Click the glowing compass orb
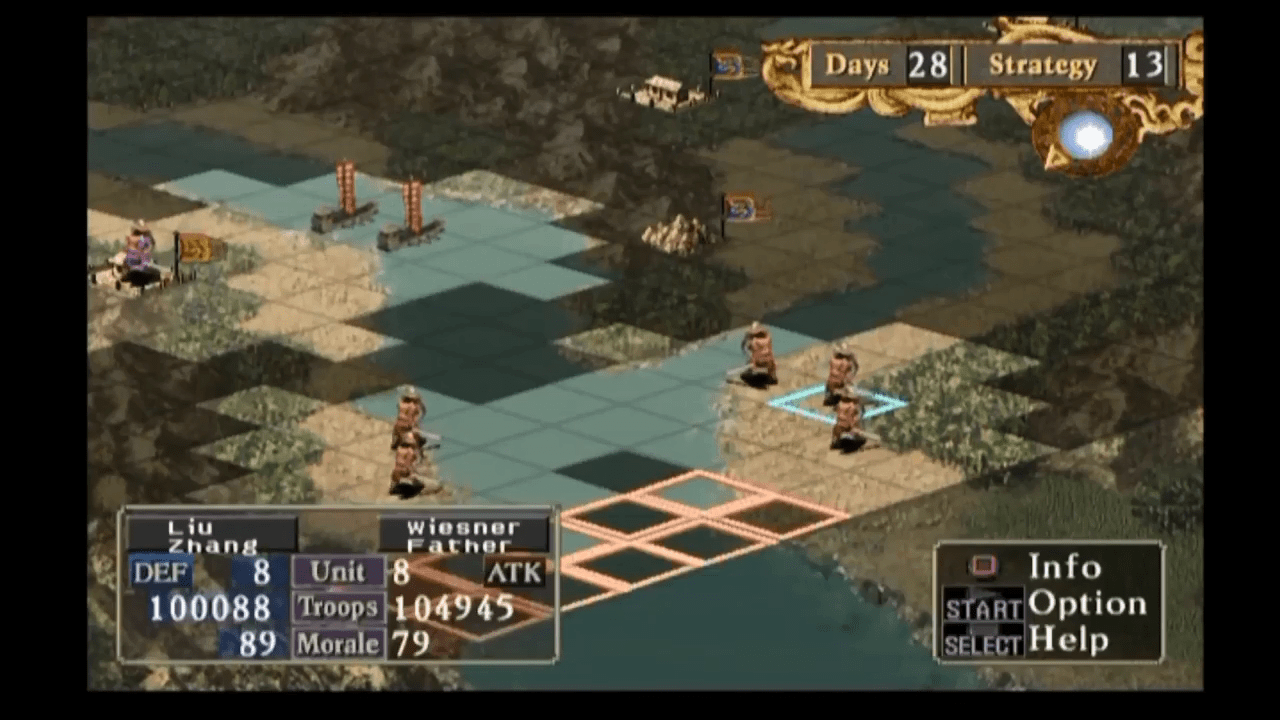The width and height of the screenshot is (1280, 720). tap(1086, 135)
